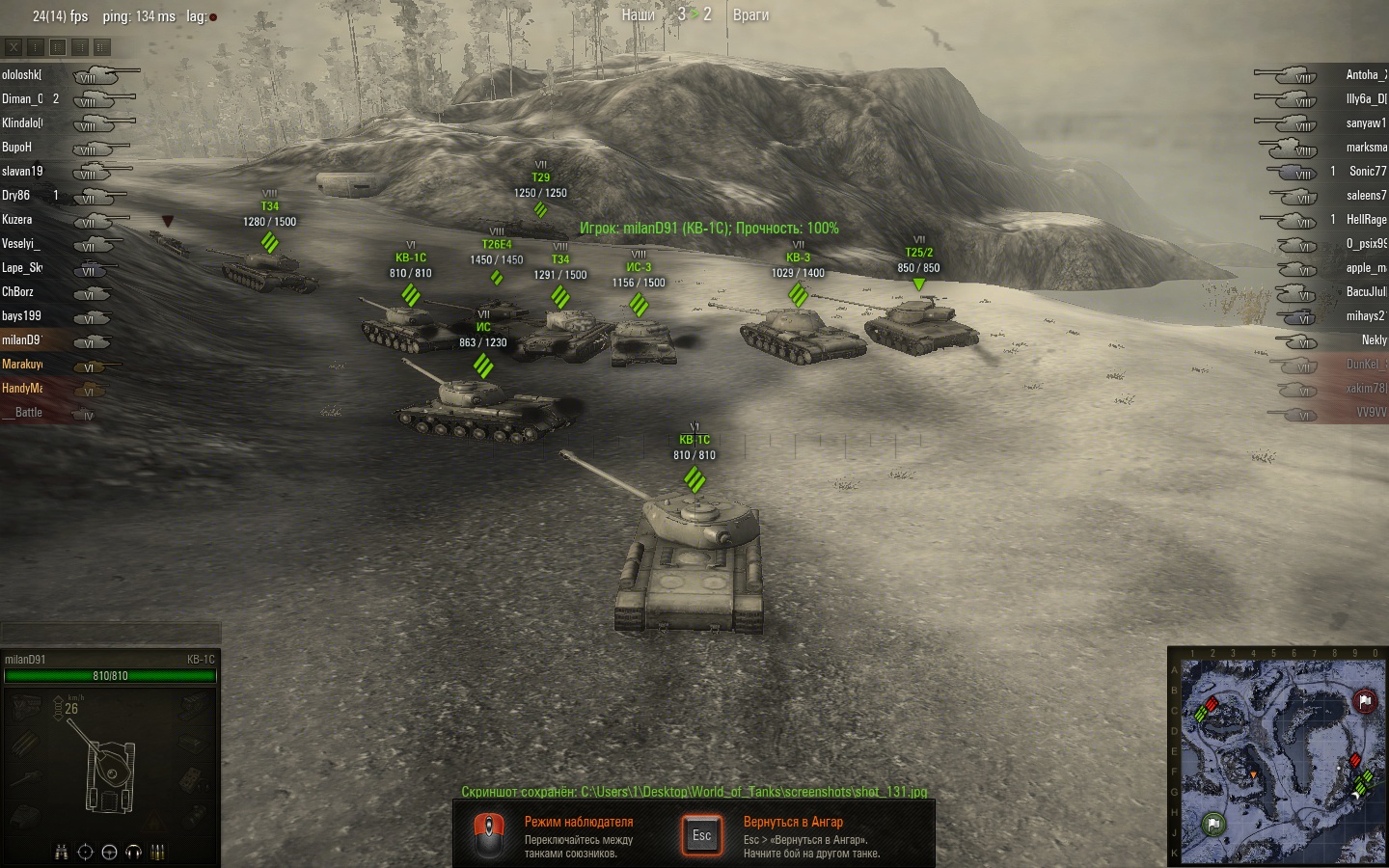Viewport: 1389px width, 868px height.
Task: Hide the player list with the X button
Action: coord(14,46)
